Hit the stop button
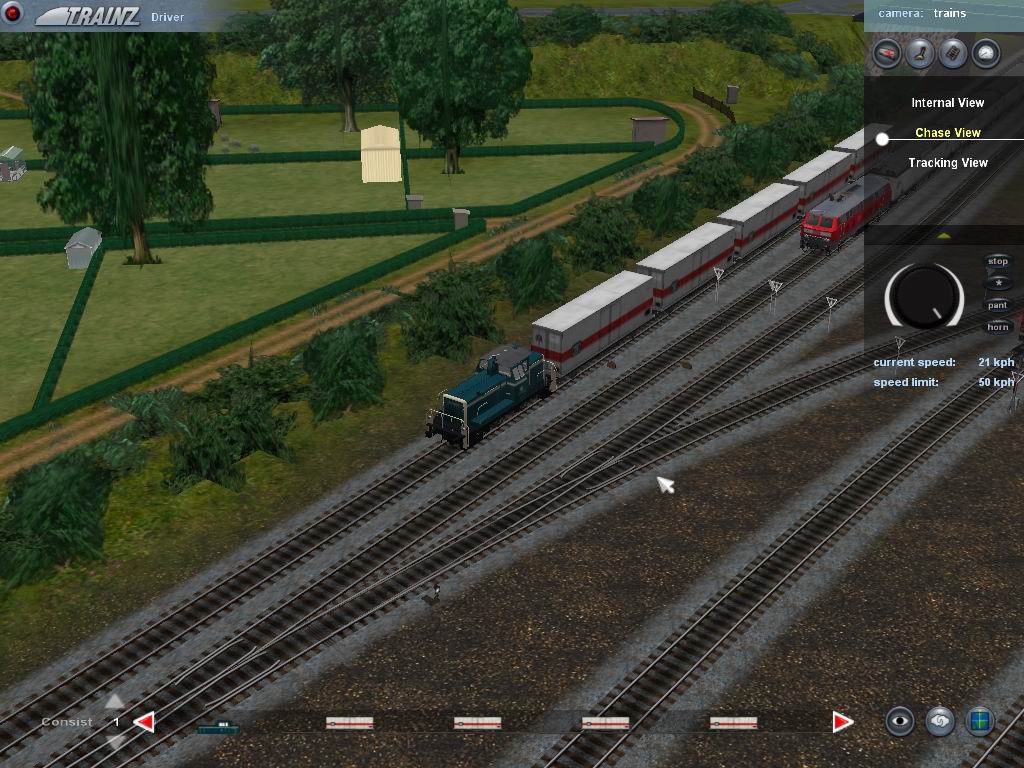This screenshot has height=768, width=1024. point(998,262)
